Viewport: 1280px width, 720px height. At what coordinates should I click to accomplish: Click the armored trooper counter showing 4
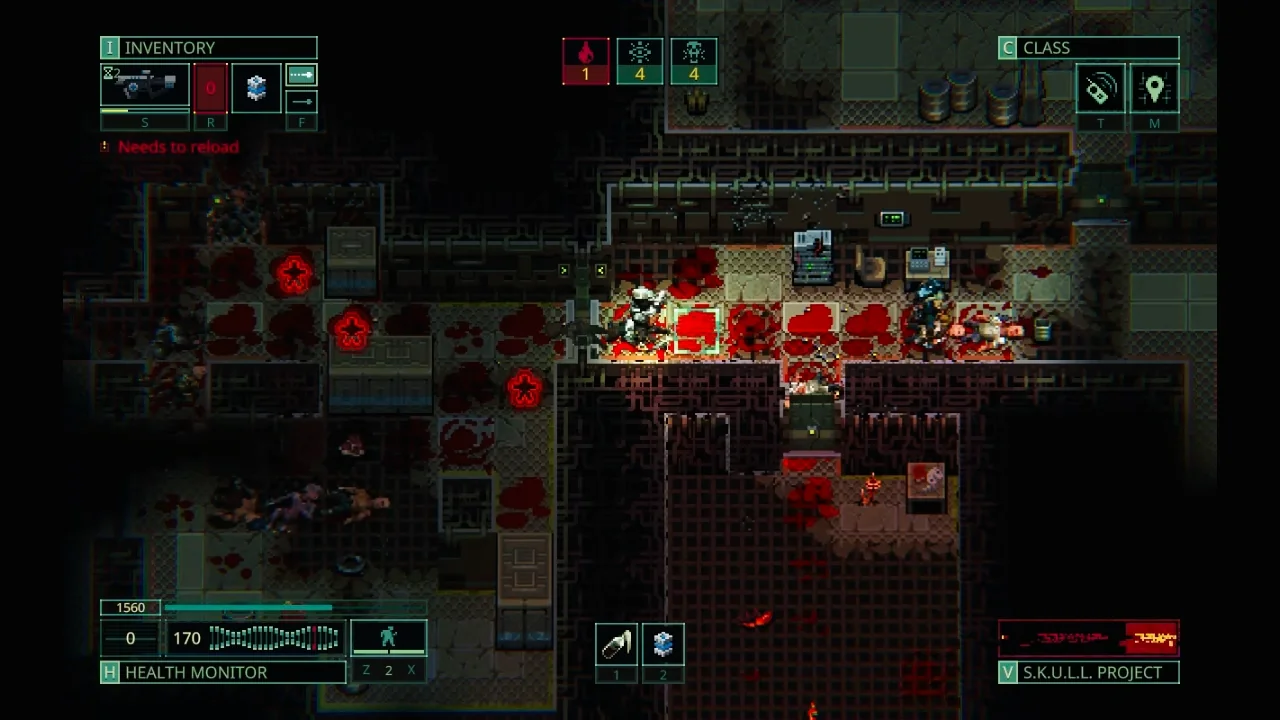point(694,61)
